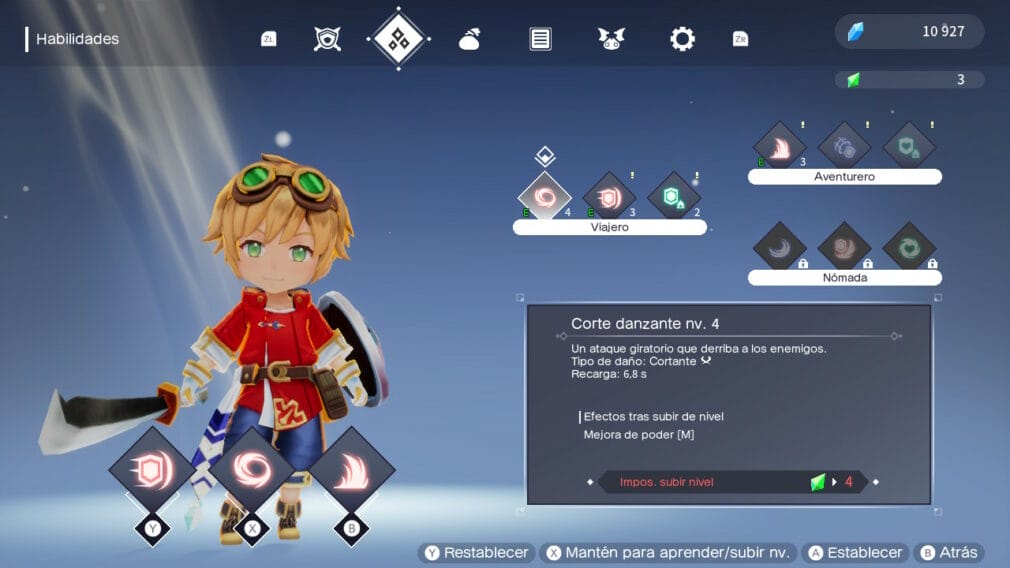The image size is (1010, 568).
Task: Select the green shield skill under Viajero
Action: (673, 195)
